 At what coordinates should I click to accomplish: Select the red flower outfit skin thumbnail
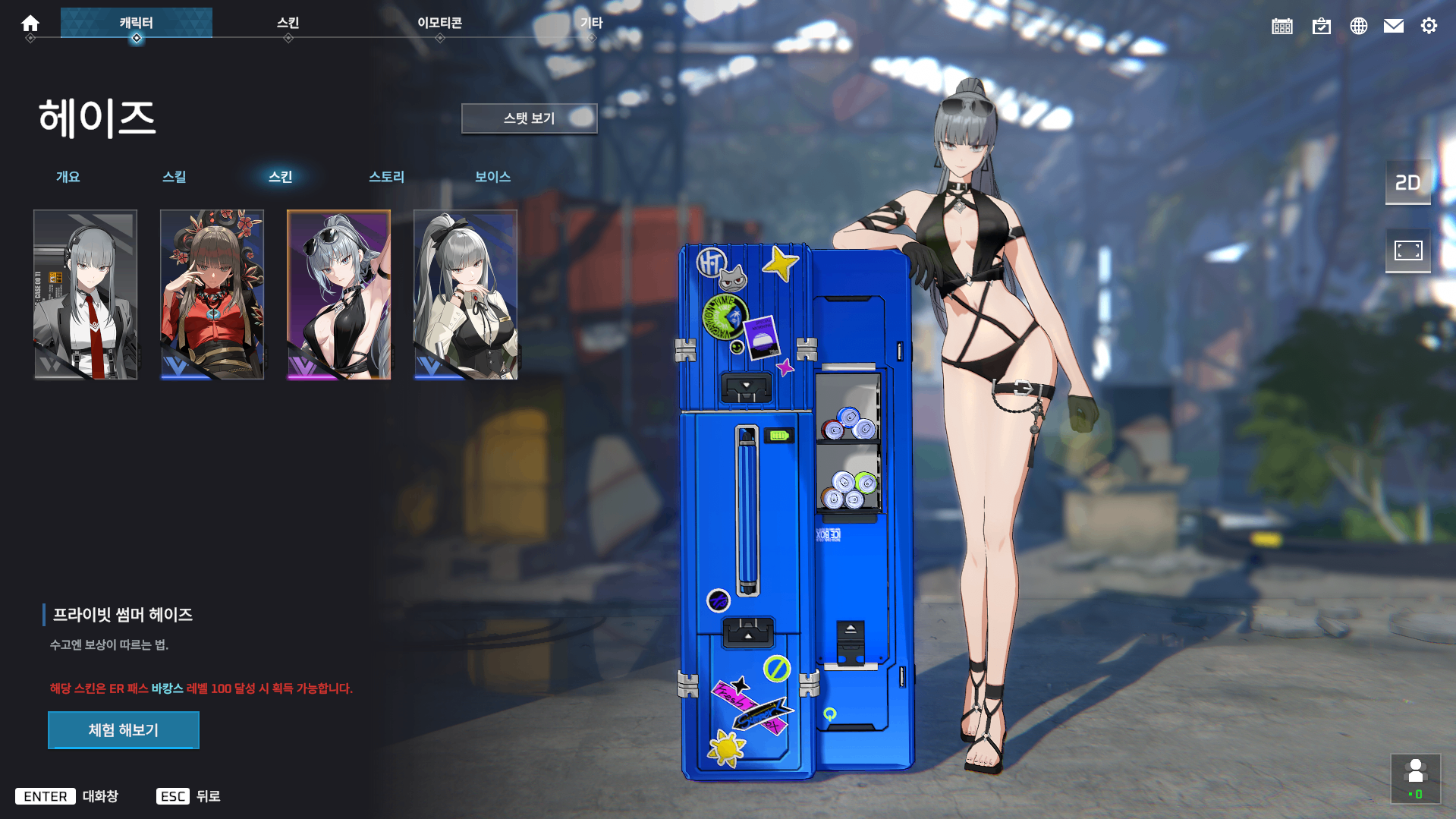point(212,295)
